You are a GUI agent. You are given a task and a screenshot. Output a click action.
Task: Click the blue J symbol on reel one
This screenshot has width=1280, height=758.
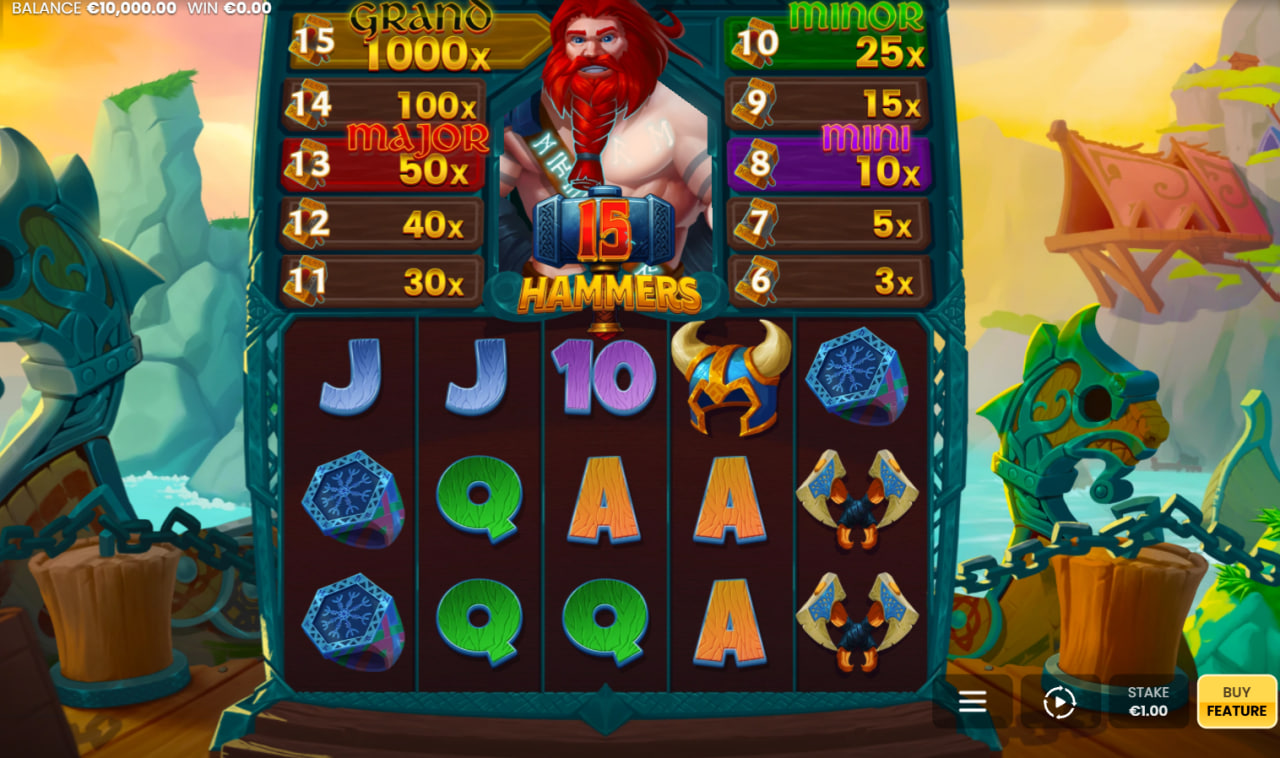[351, 377]
